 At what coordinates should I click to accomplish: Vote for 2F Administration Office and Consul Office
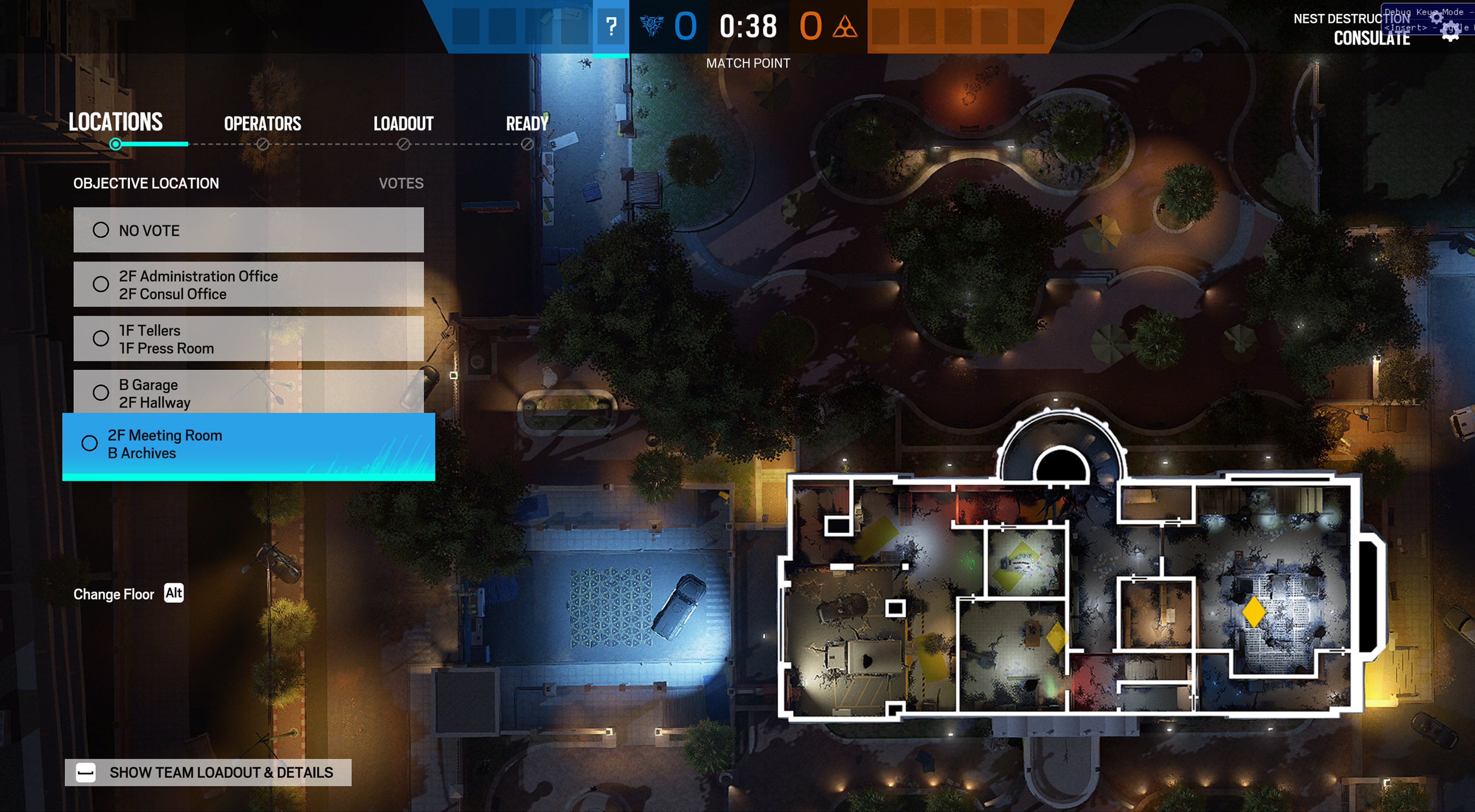click(248, 284)
